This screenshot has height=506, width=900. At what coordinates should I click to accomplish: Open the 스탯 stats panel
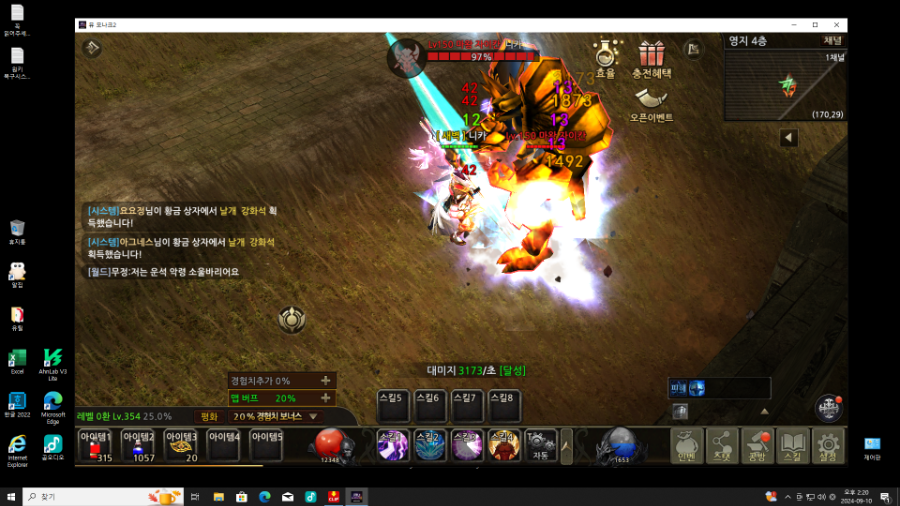722,445
